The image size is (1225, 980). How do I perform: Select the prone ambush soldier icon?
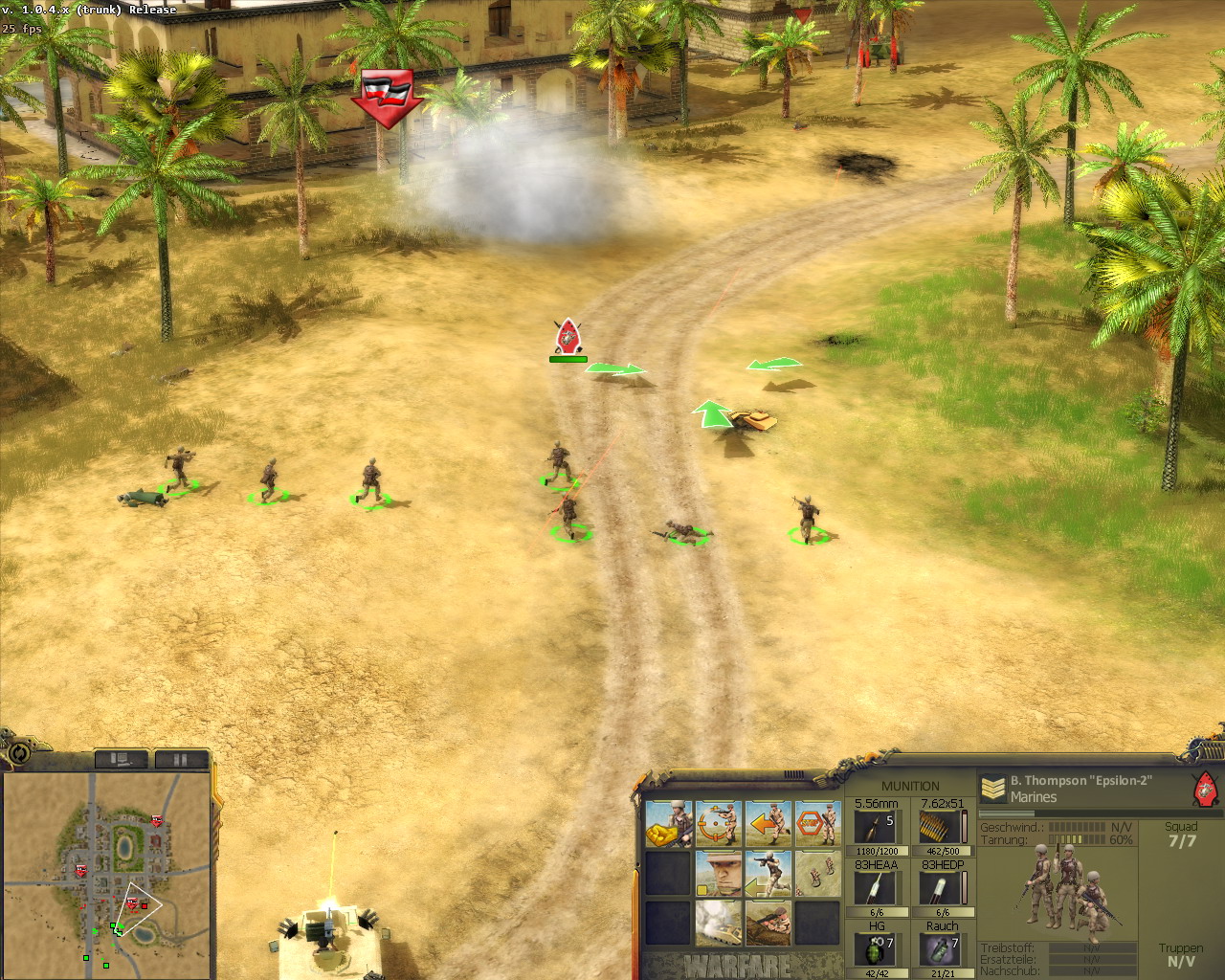click(x=769, y=924)
